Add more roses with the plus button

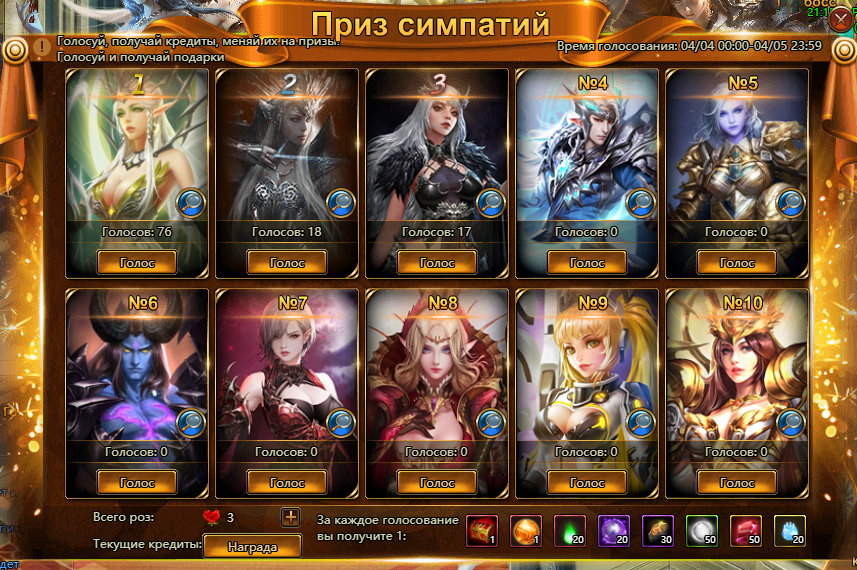coord(290,517)
